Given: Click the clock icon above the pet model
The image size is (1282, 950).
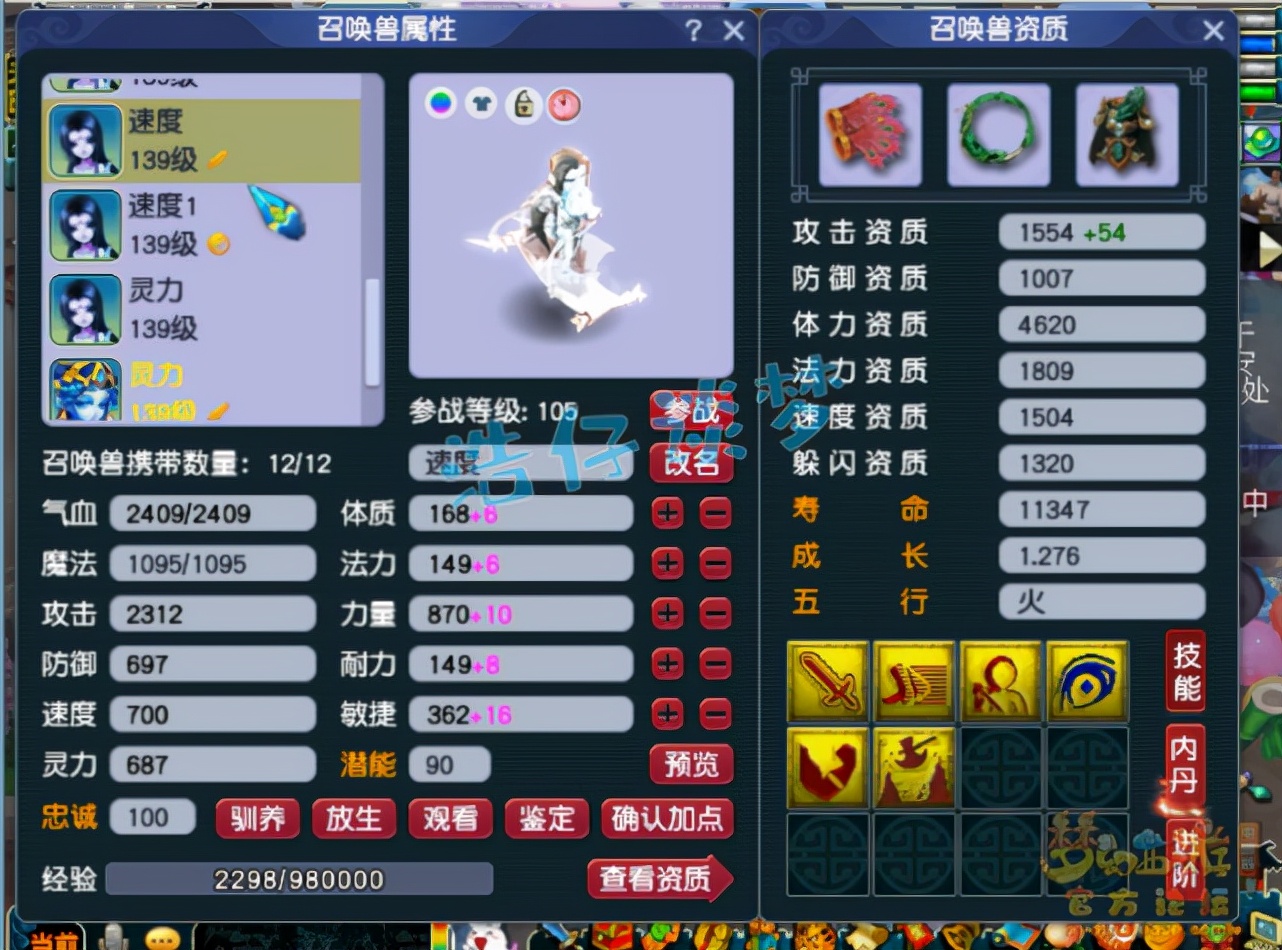Looking at the screenshot, I should (566, 104).
